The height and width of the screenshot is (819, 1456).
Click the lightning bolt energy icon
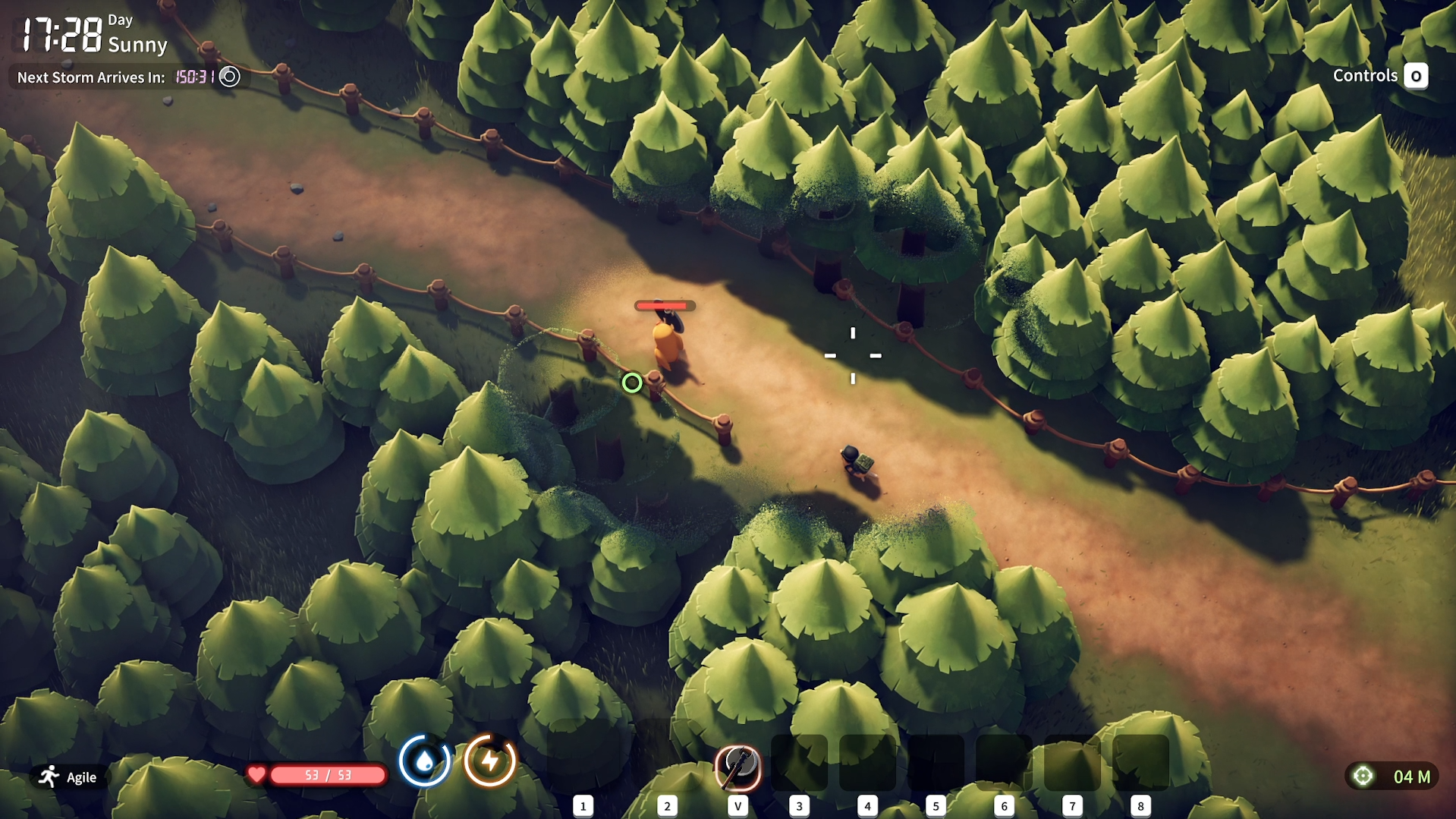490,761
